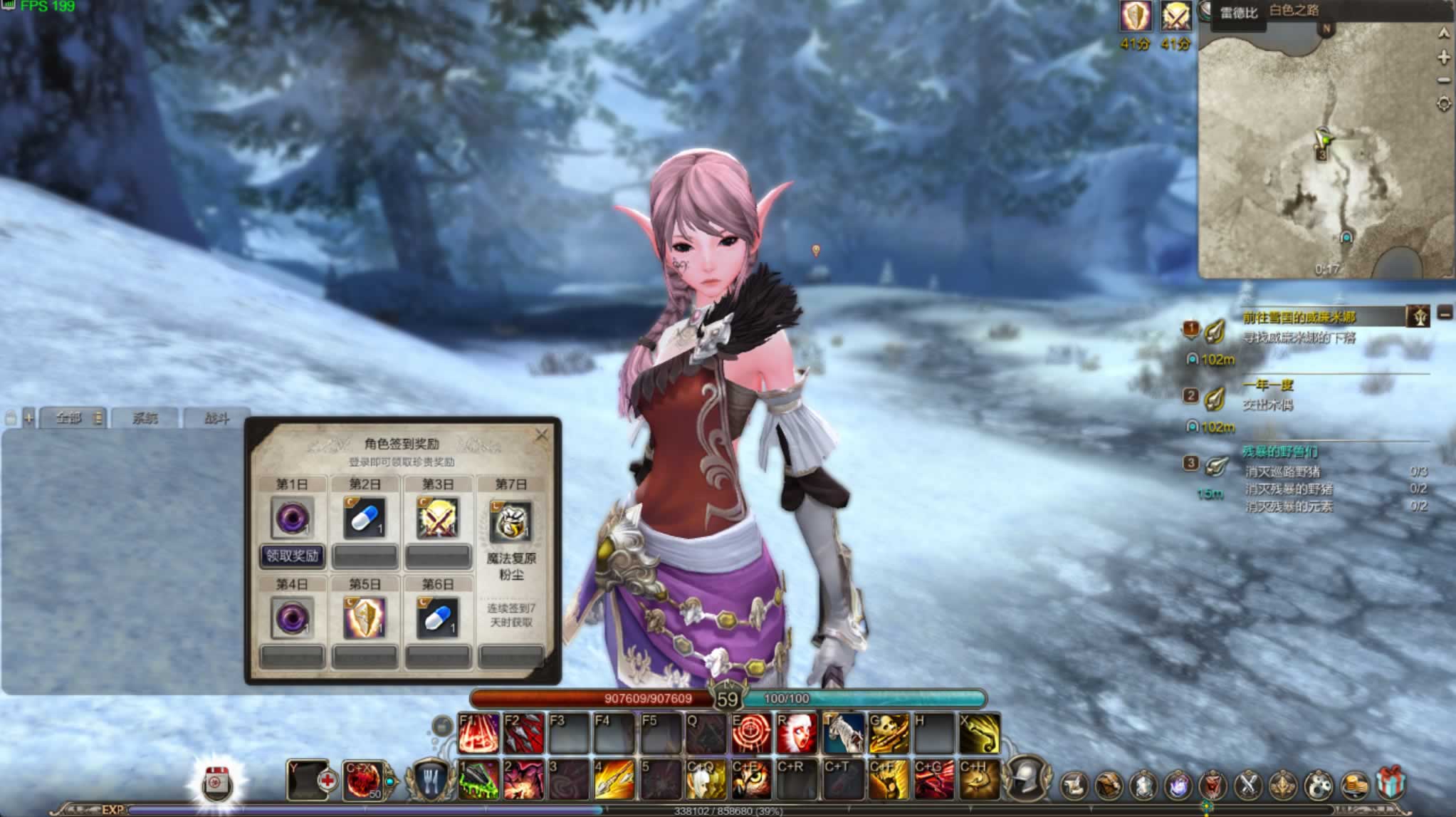Select the Day 7 magic powder reward
1456x817 pixels.
[511, 521]
